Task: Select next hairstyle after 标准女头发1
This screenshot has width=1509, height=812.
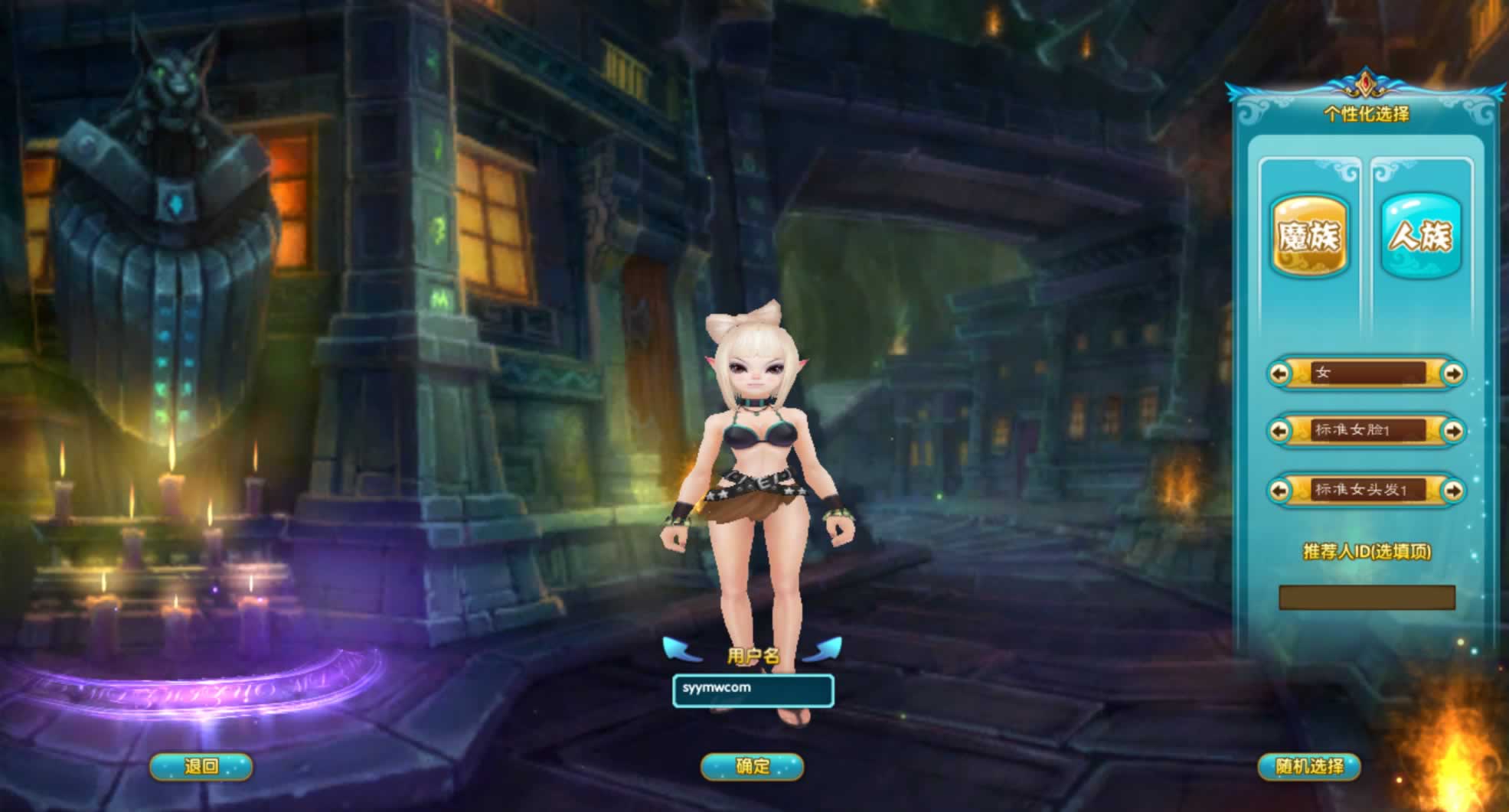Action: tap(1452, 490)
